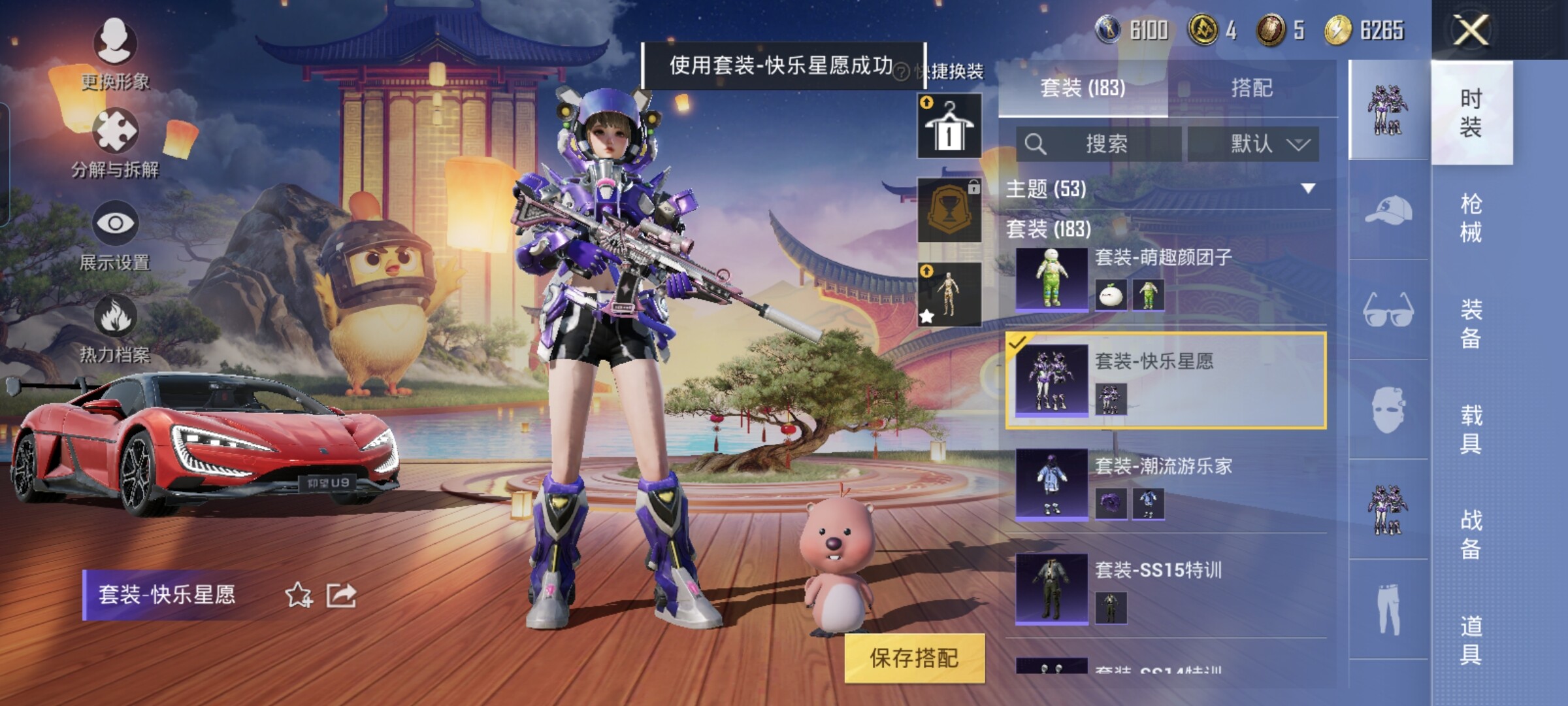
Task: Switch to the 搭配 tab
Action: click(1251, 88)
